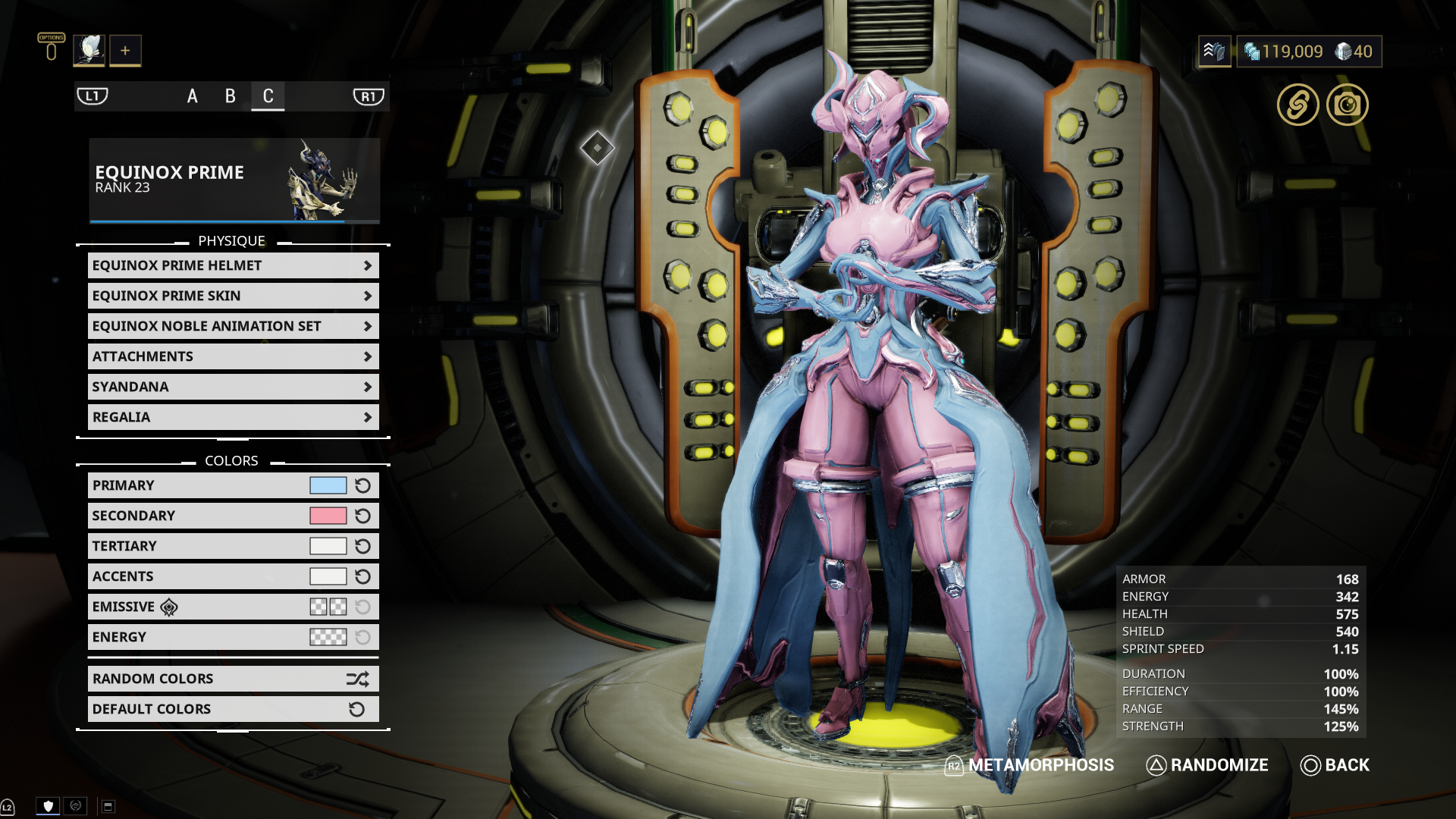Screen dimensions: 1456x819
Task: Open Equinox Prime Helmet options
Action: 233,265
